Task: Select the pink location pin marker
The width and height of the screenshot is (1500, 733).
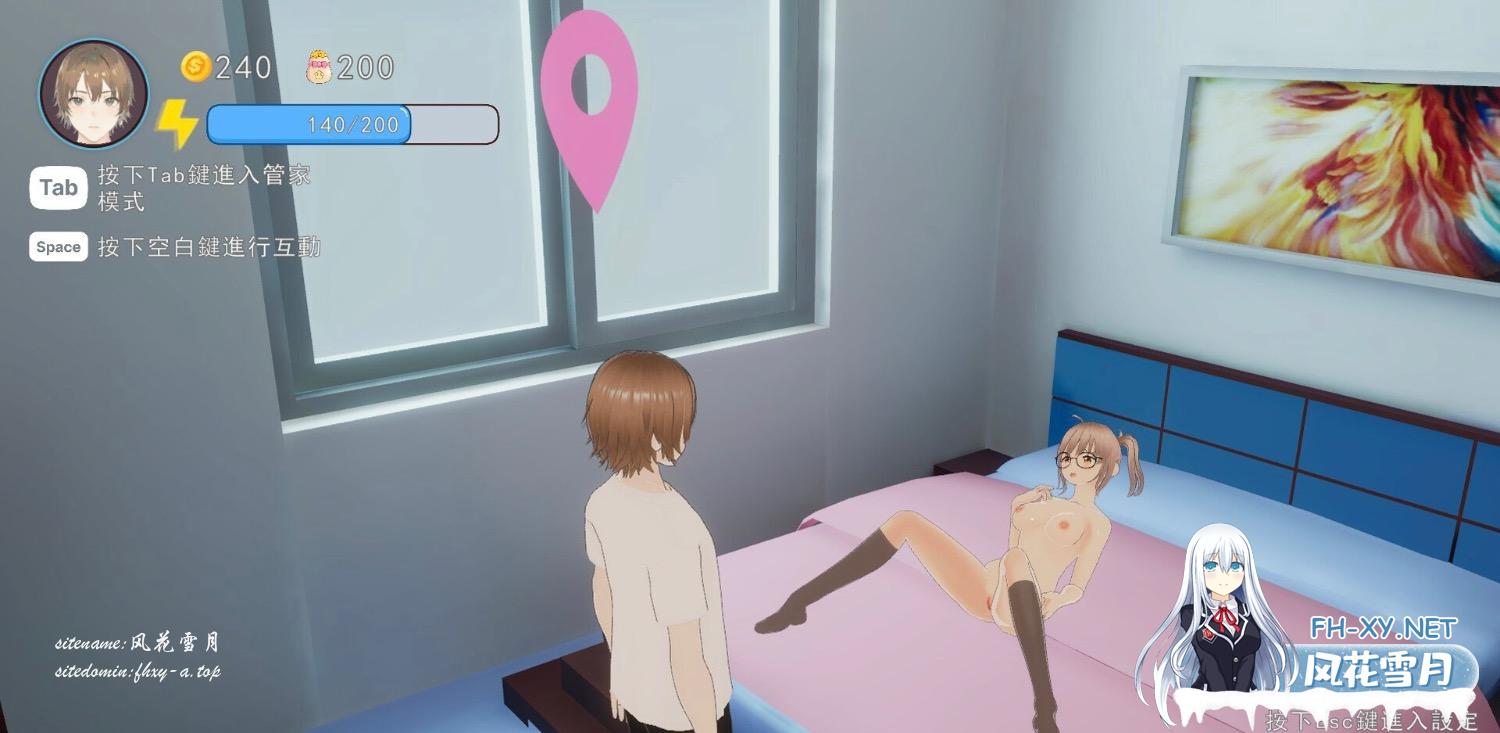Action: (589, 97)
